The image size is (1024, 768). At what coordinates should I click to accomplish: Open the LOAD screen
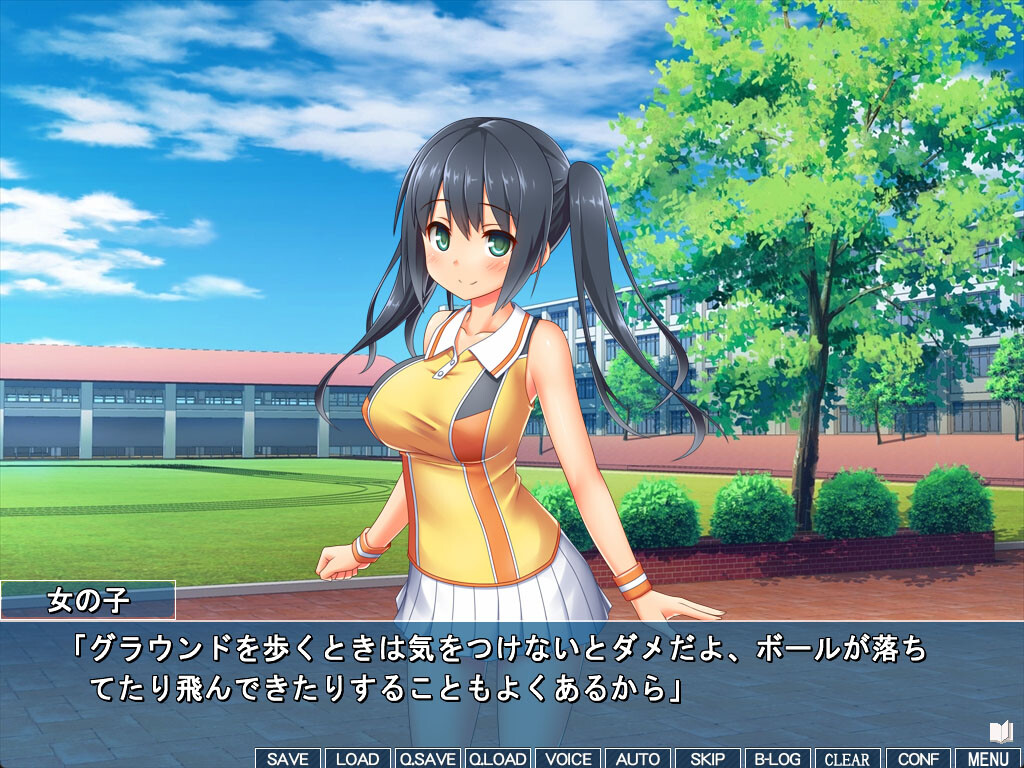pos(357,759)
